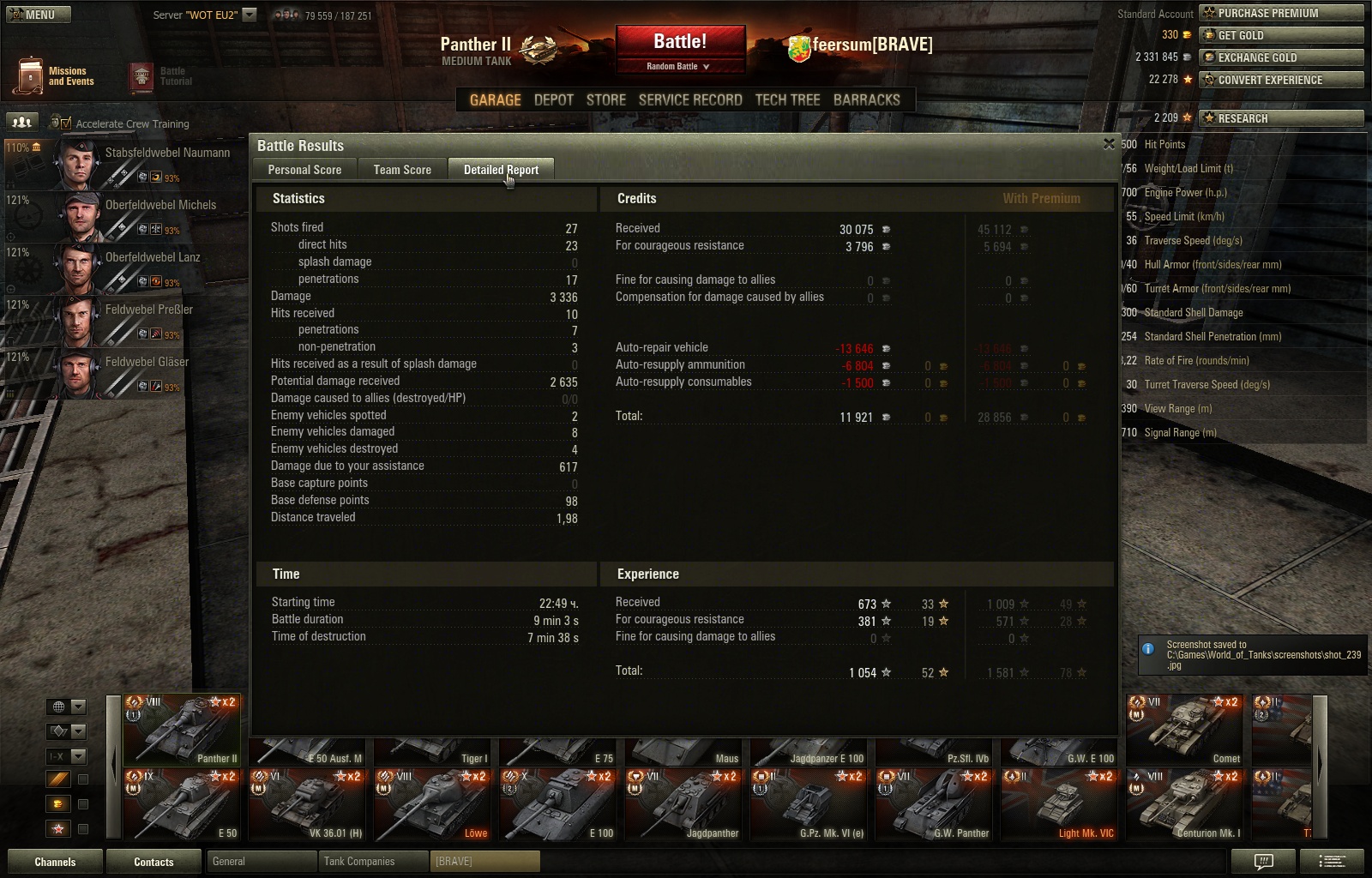Visit the BARRACKS

coord(866,99)
